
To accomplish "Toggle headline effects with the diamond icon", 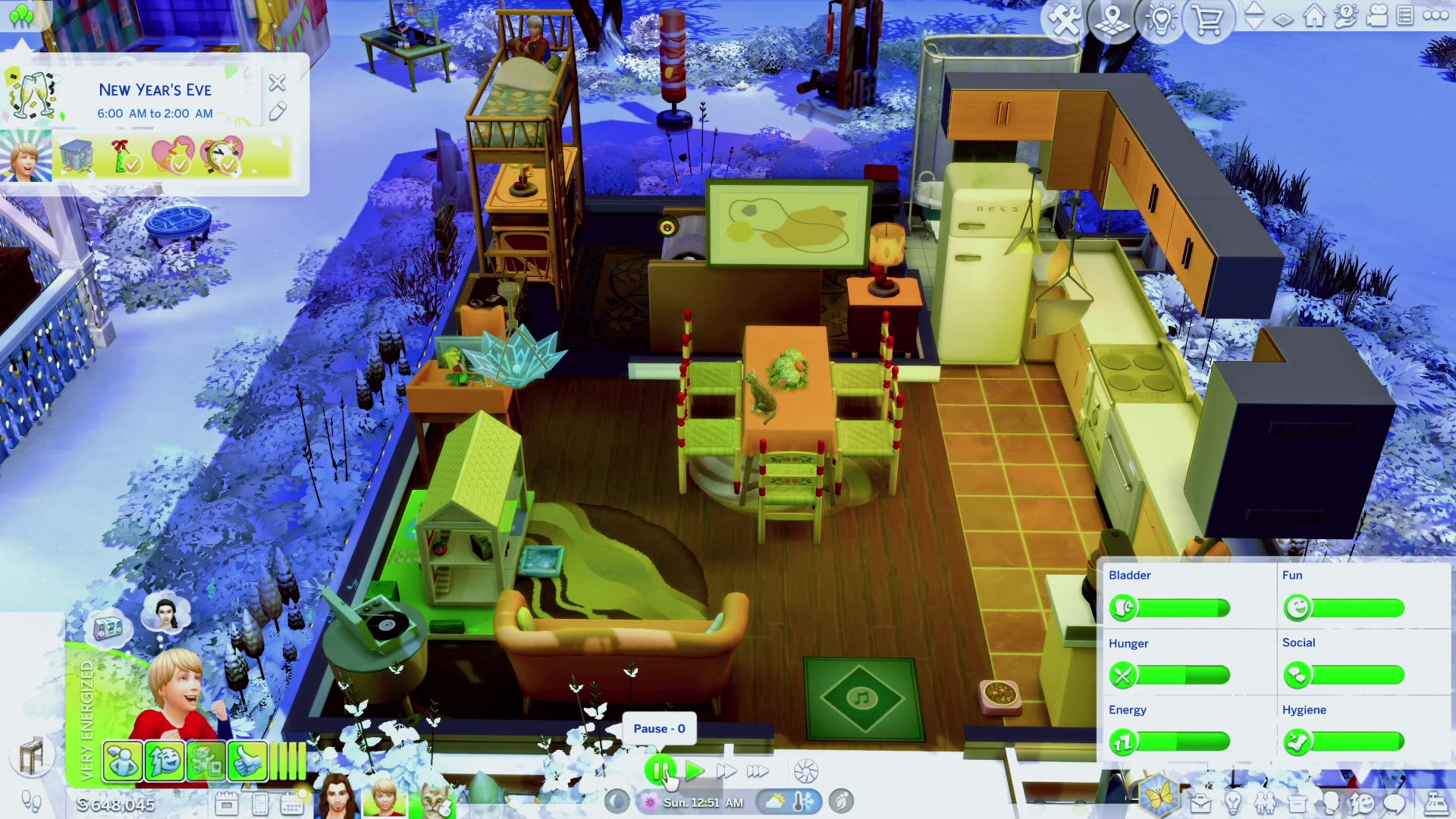I will [1284, 20].
